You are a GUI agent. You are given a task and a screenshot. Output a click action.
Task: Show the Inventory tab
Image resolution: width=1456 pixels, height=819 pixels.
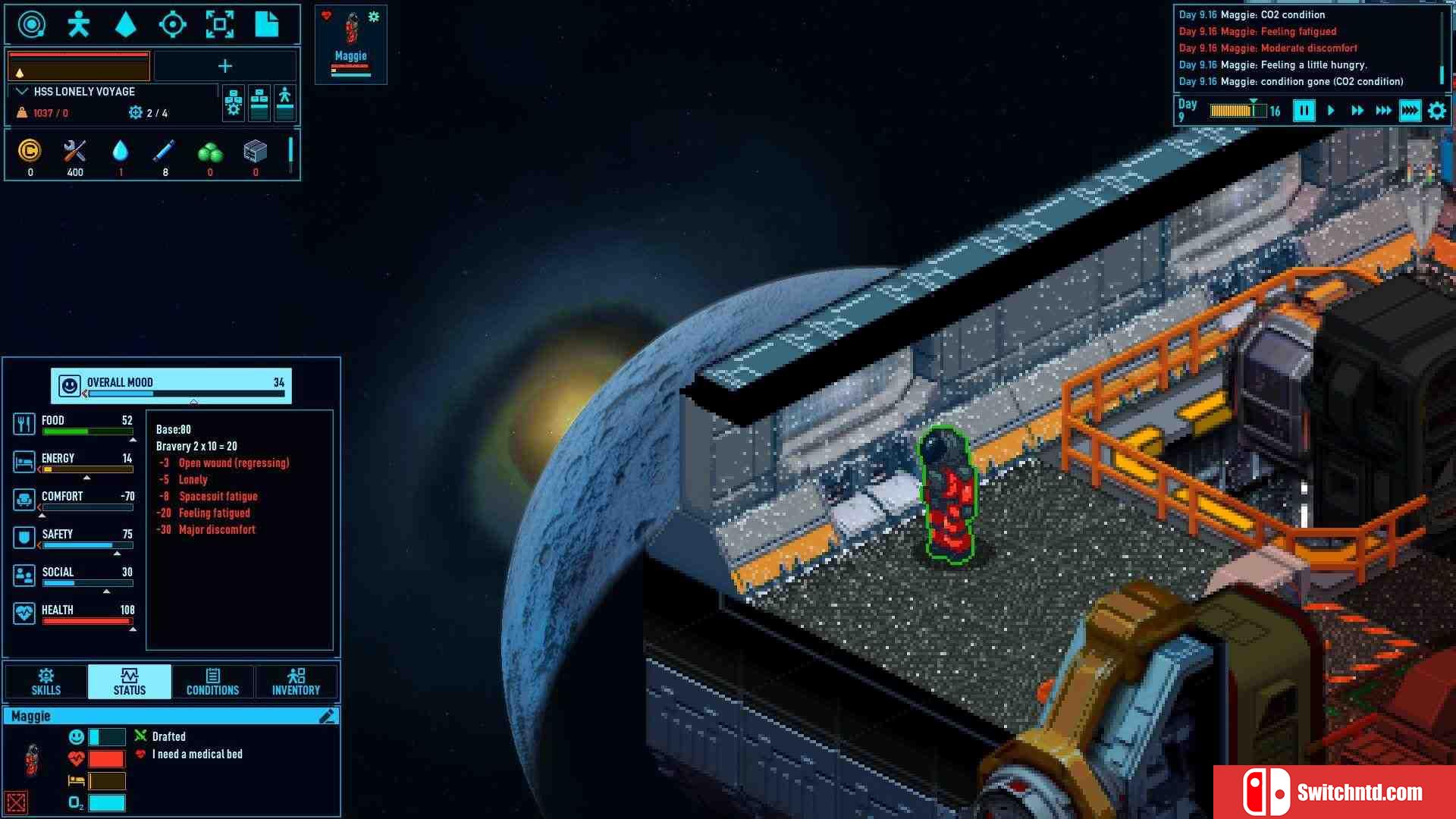(x=296, y=681)
